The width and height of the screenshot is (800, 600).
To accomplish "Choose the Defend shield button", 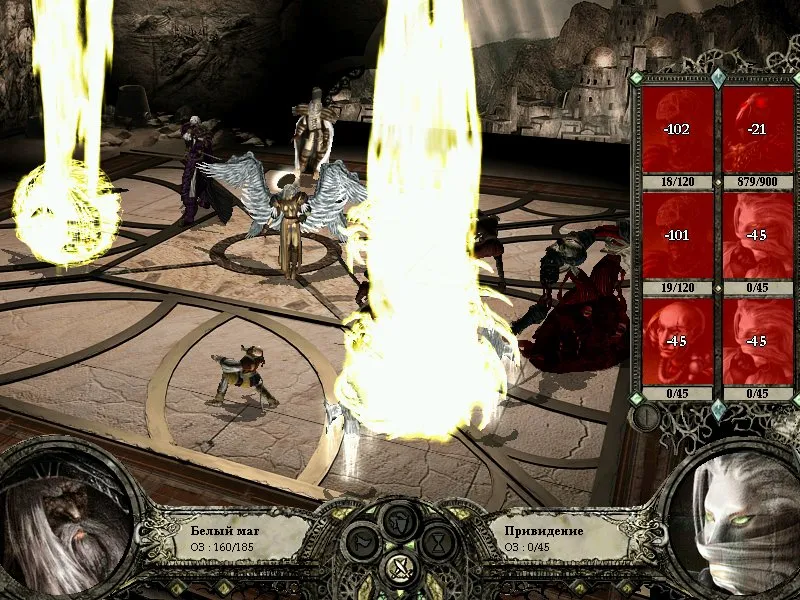I will [400, 520].
